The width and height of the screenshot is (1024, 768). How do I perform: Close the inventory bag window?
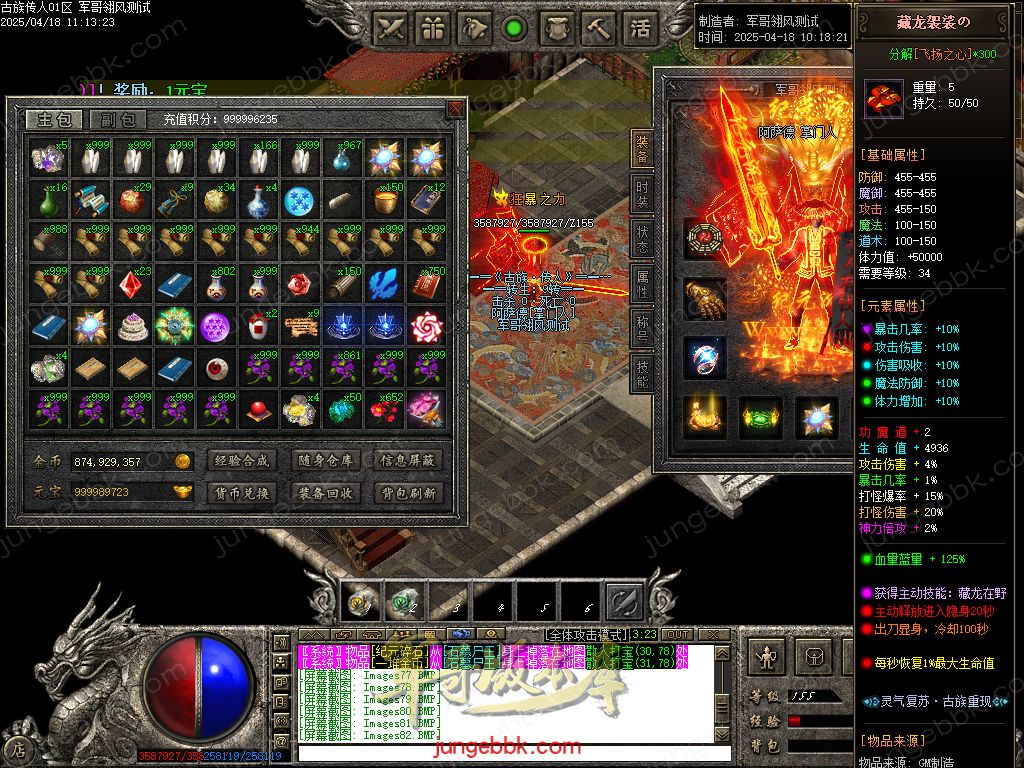point(456,108)
